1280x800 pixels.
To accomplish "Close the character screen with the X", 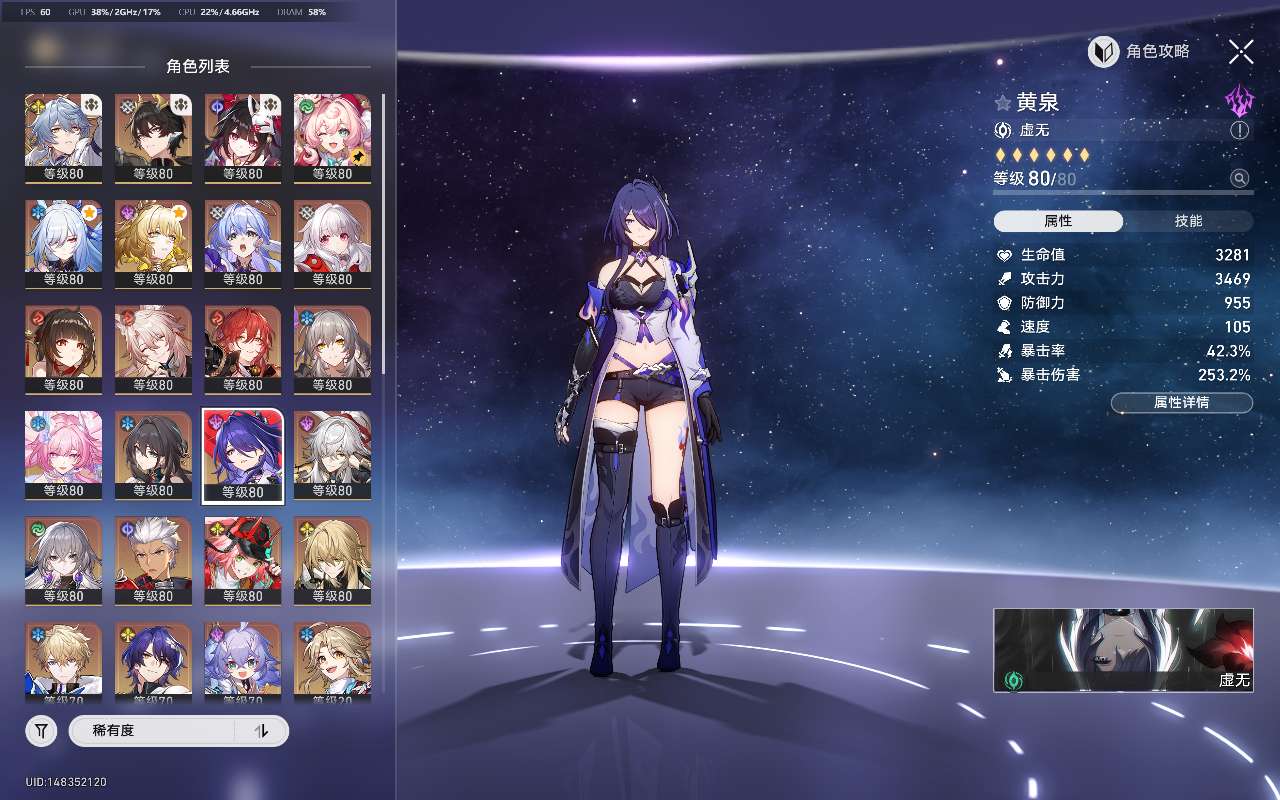I will tap(1241, 52).
